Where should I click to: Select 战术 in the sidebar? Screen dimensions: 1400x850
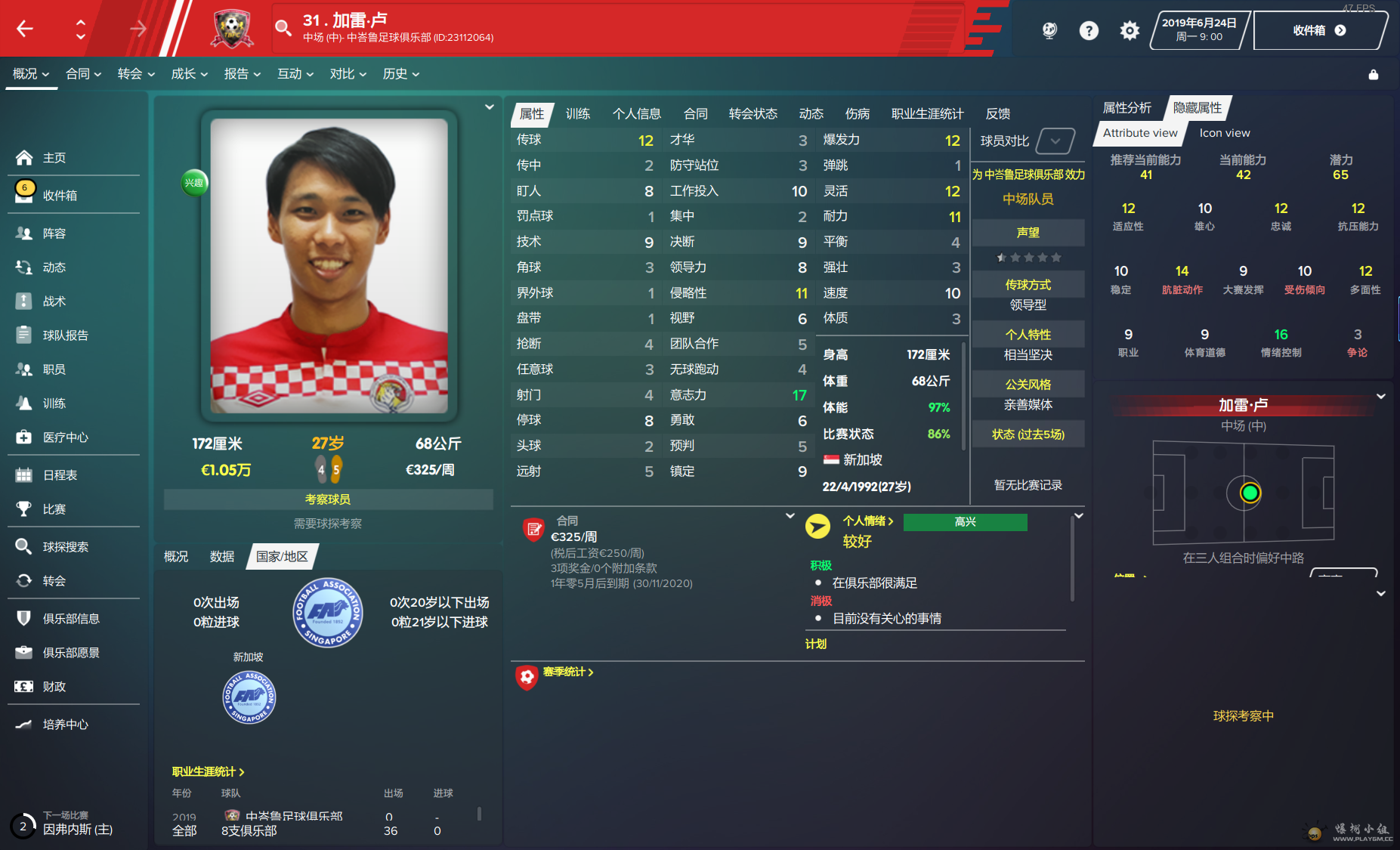click(x=54, y=301)
